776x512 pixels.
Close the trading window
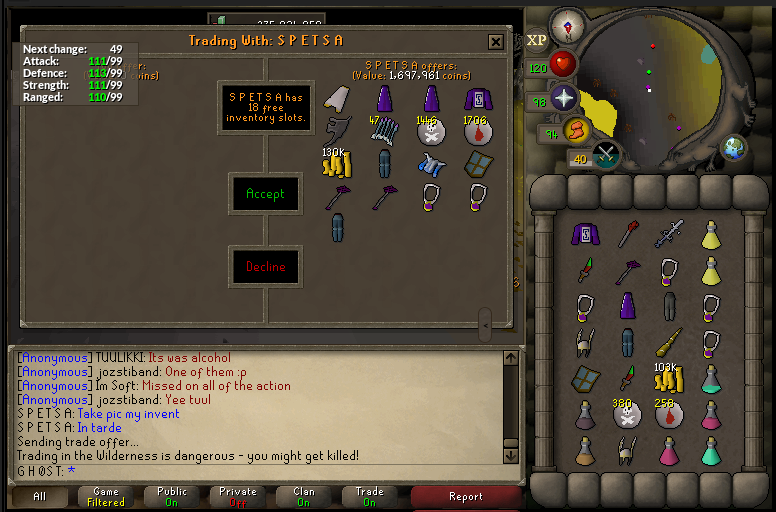[x=496, y=41]
